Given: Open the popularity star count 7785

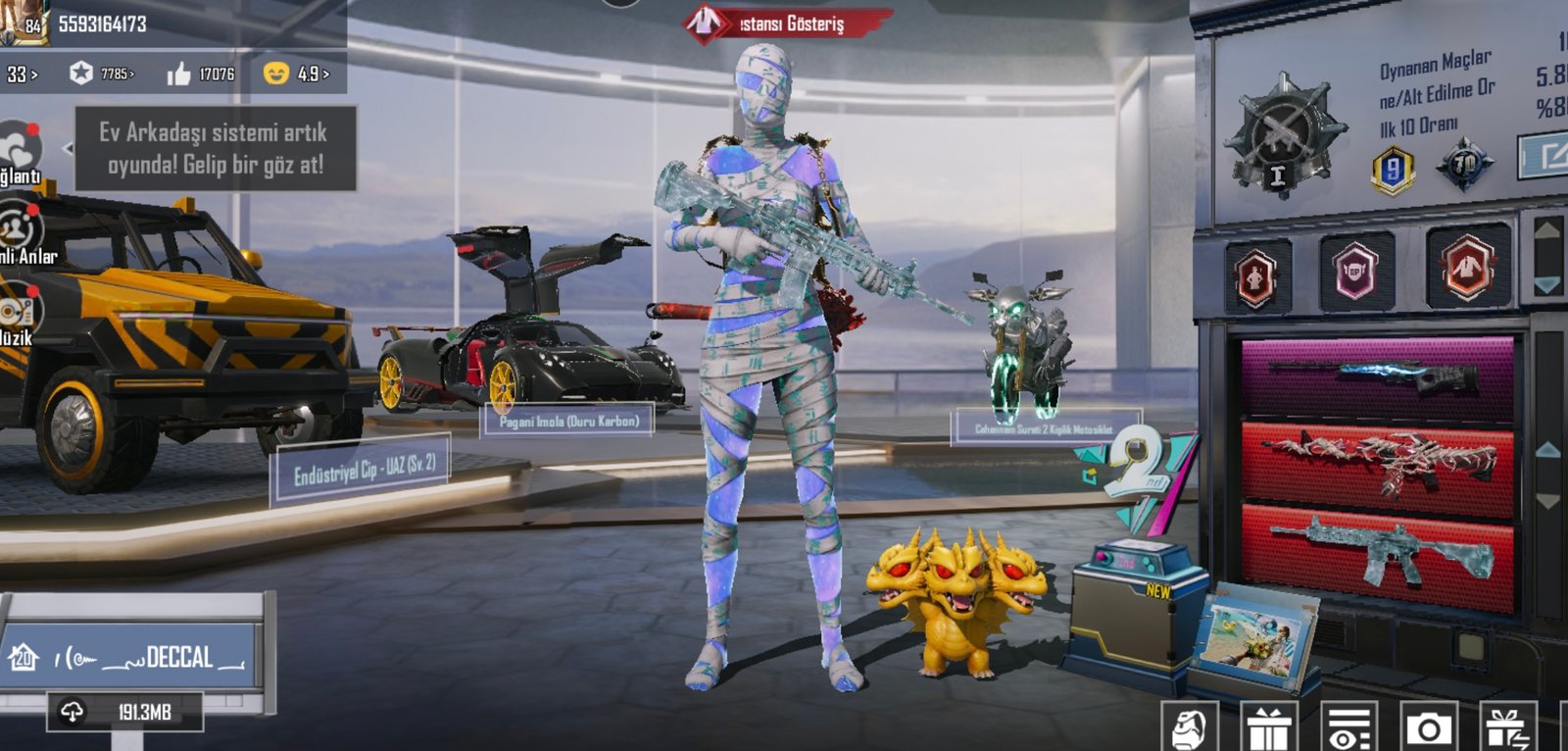Looking at the screenshot, I should tap(102, 74).
